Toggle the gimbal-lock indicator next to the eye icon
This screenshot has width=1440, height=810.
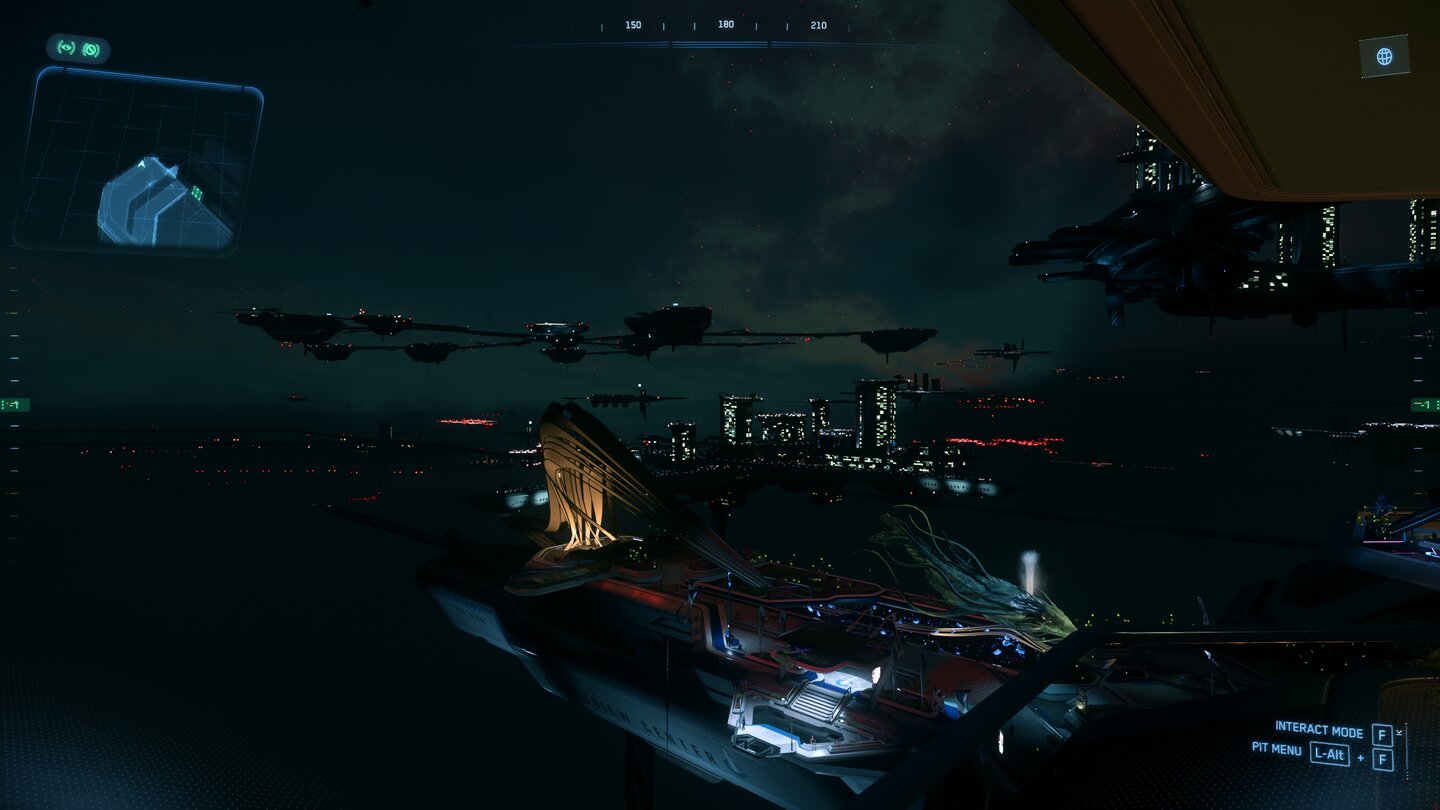(90, 50)
